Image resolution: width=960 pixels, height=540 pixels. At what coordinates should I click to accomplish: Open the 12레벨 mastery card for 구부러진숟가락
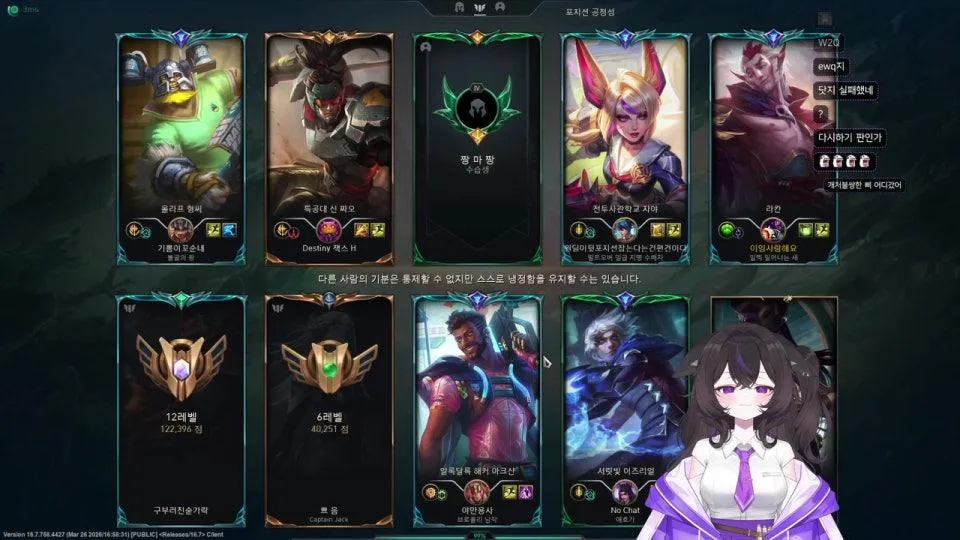coord(181,410)
